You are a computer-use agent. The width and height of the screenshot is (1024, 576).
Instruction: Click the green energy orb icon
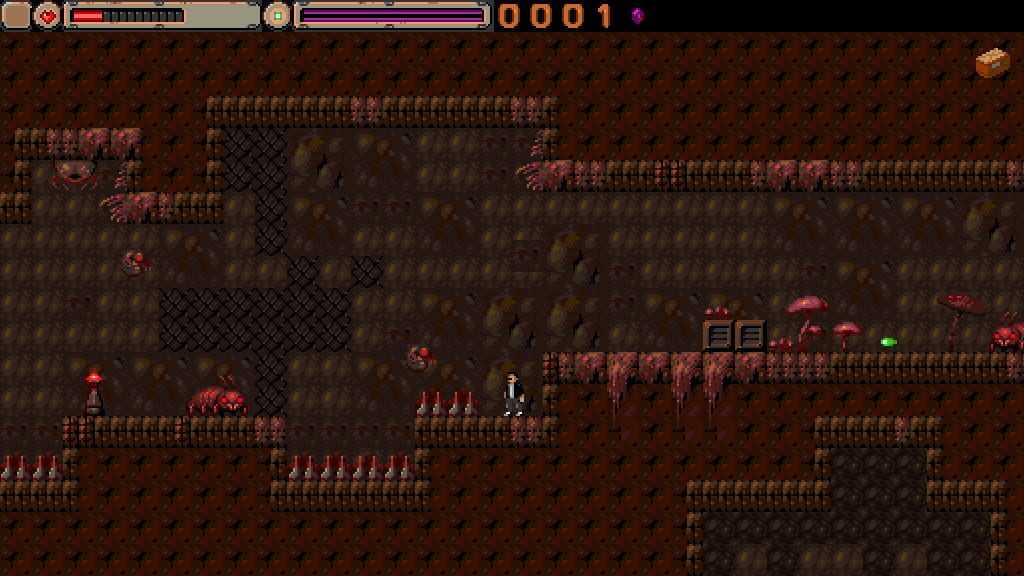click(x=277, y=15)
